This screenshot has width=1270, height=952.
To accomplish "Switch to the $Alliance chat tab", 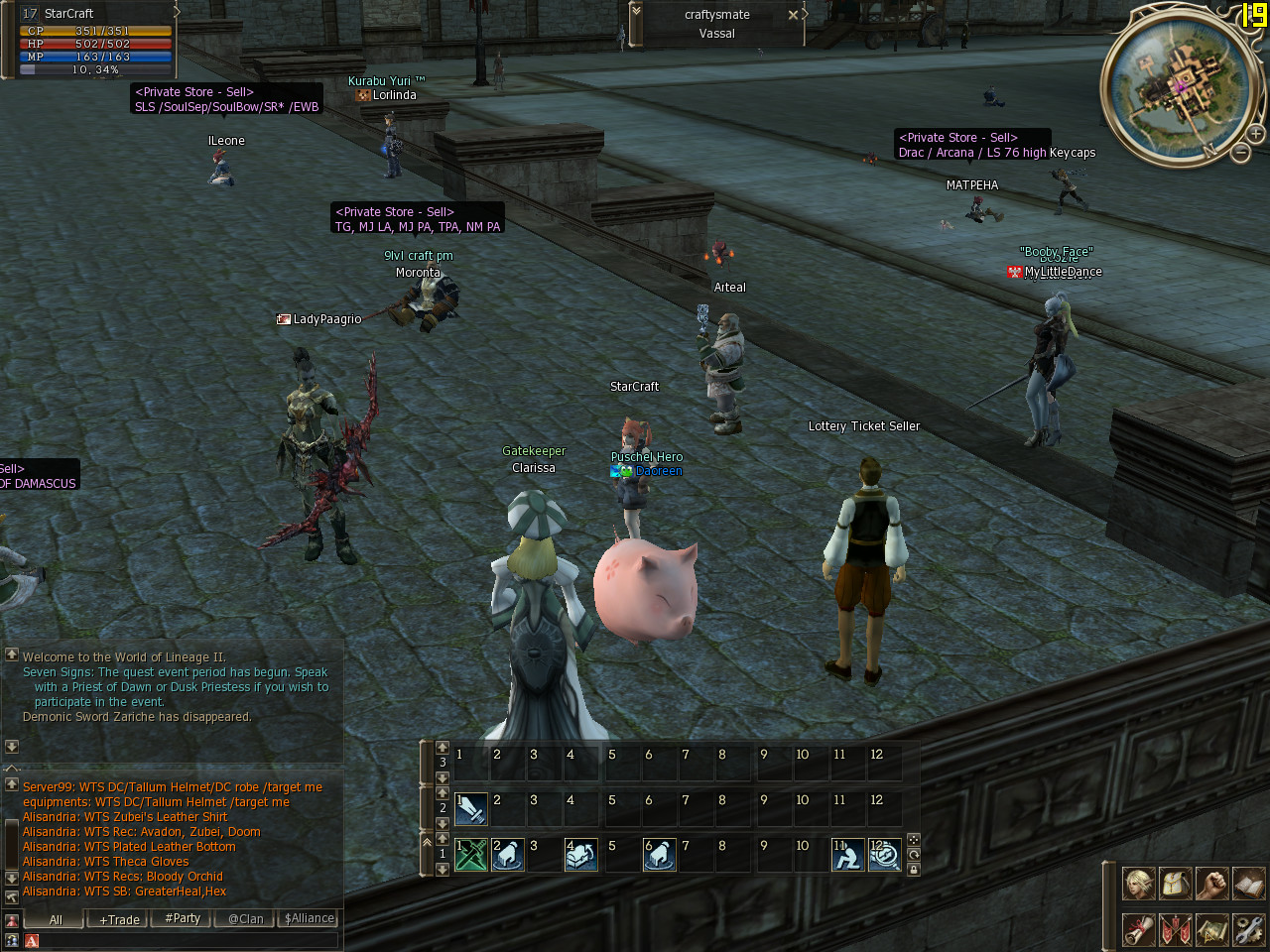I will tap(309, 919).
